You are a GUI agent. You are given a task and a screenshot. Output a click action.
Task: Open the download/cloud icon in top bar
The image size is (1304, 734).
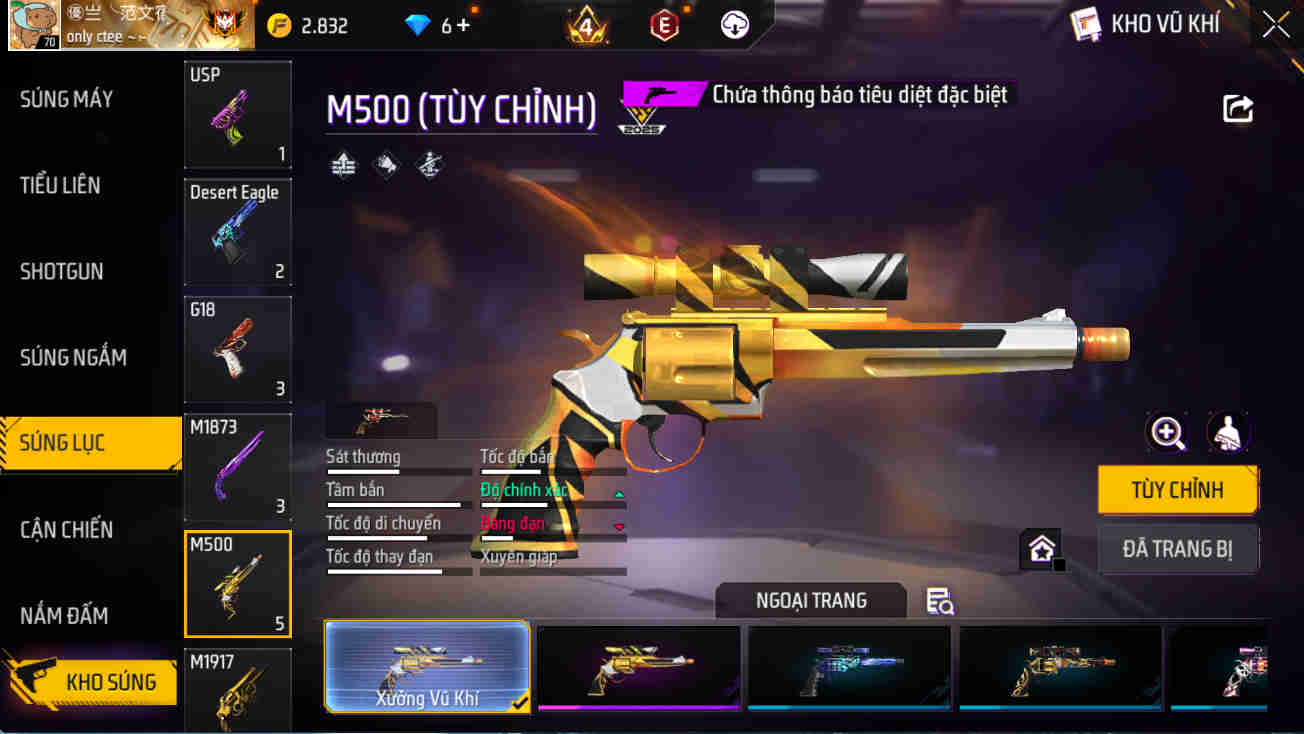[736, 24]
